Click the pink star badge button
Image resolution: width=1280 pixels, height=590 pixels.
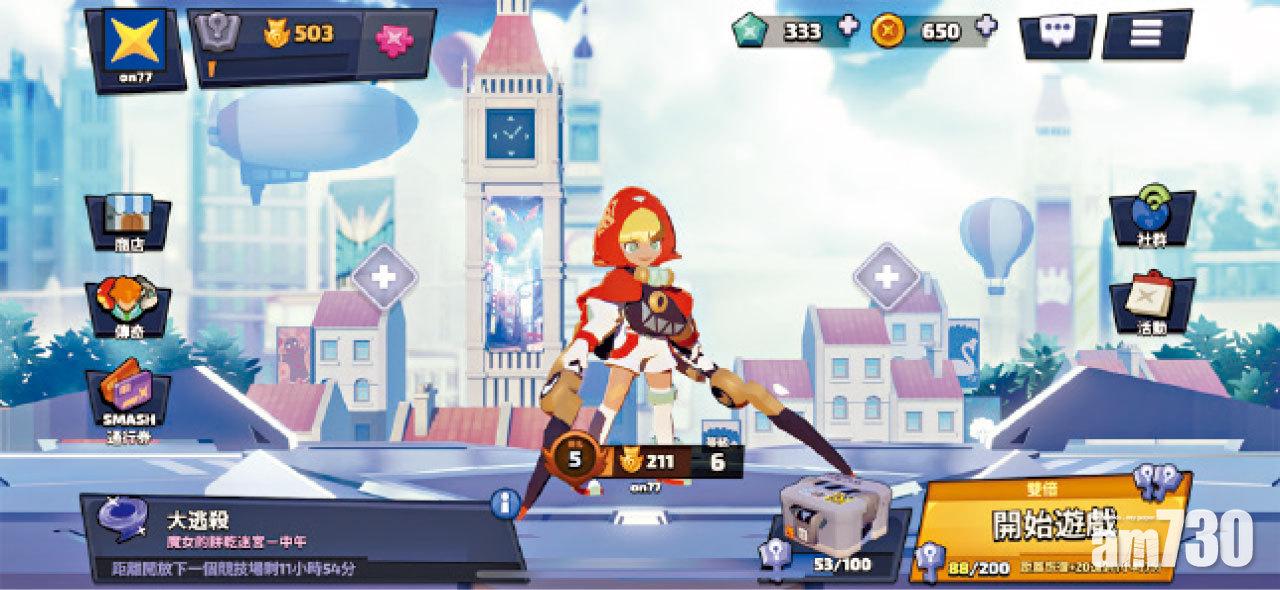click(394, 36)
